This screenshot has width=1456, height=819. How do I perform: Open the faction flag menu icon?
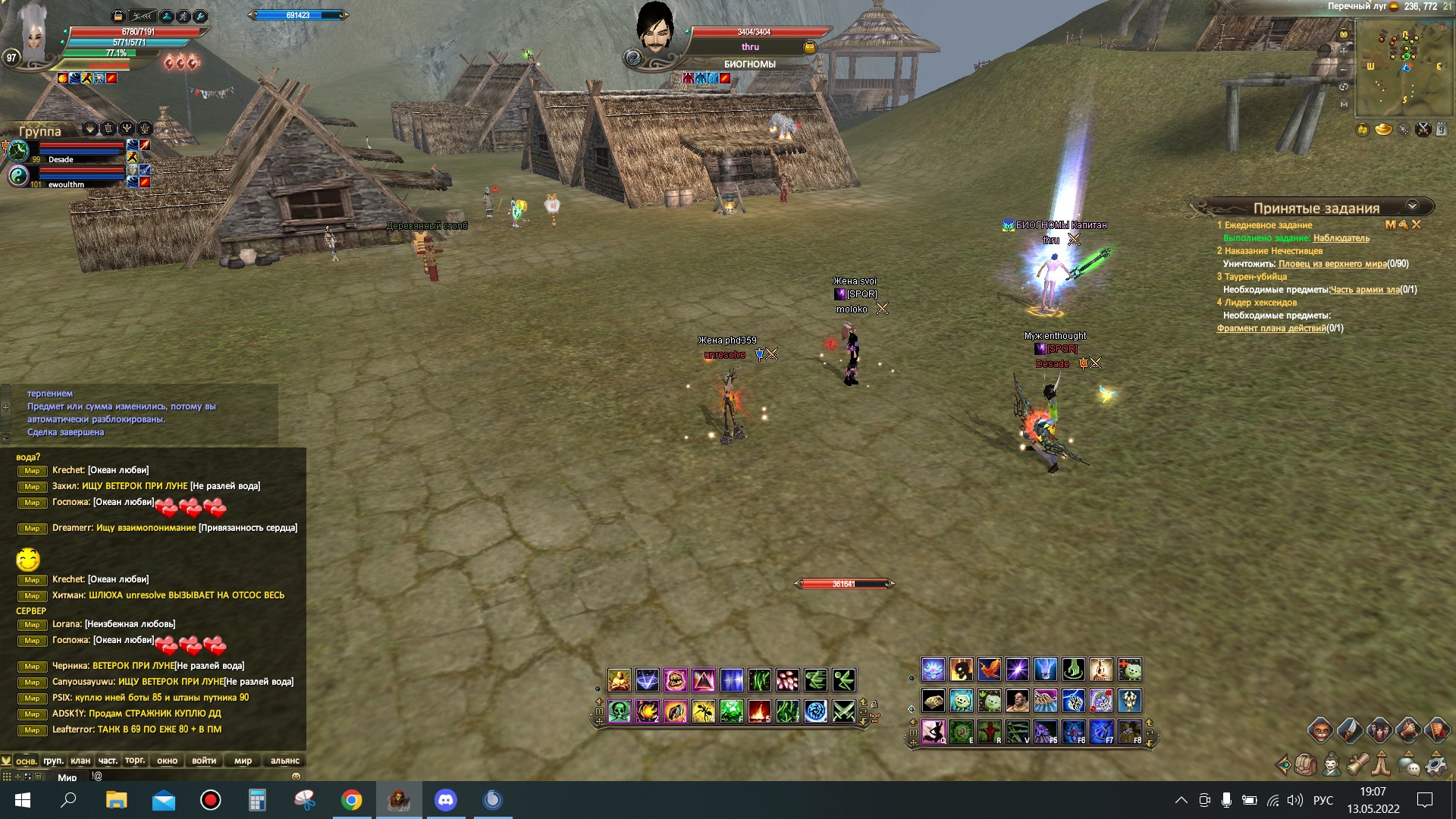[x=1438, y=731]
